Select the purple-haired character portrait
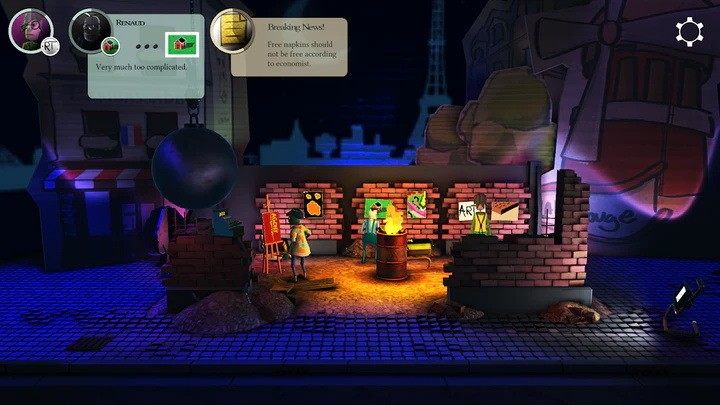 [x=29, y=30]
